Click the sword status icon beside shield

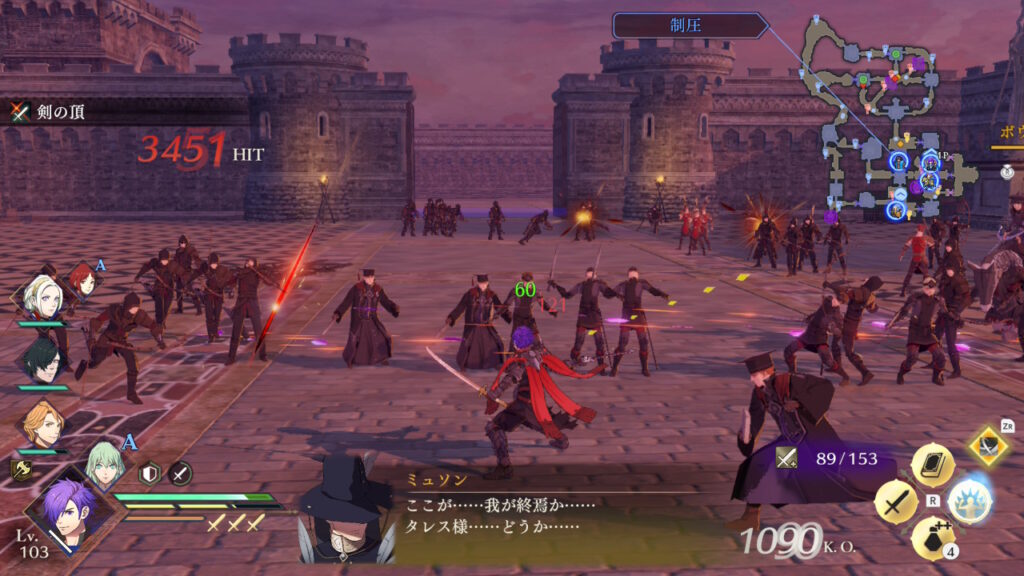(180, 473)
